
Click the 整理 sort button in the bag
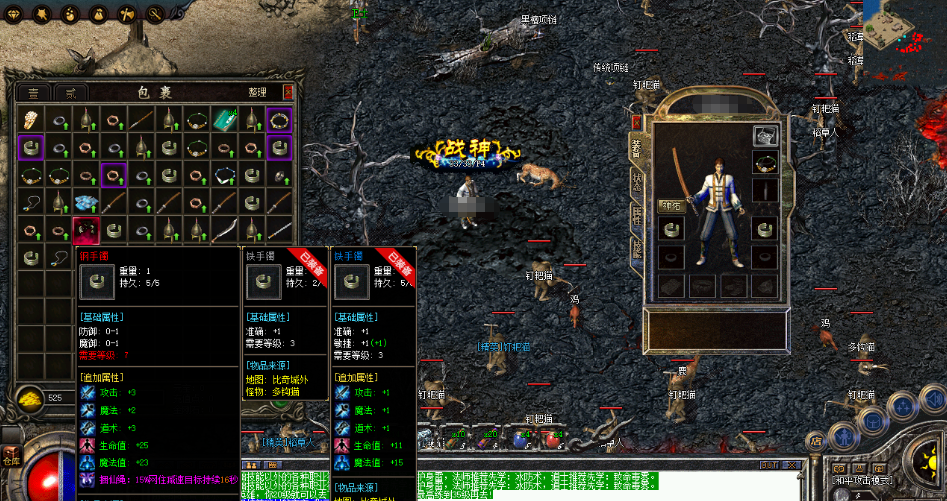tap(257, 92)
